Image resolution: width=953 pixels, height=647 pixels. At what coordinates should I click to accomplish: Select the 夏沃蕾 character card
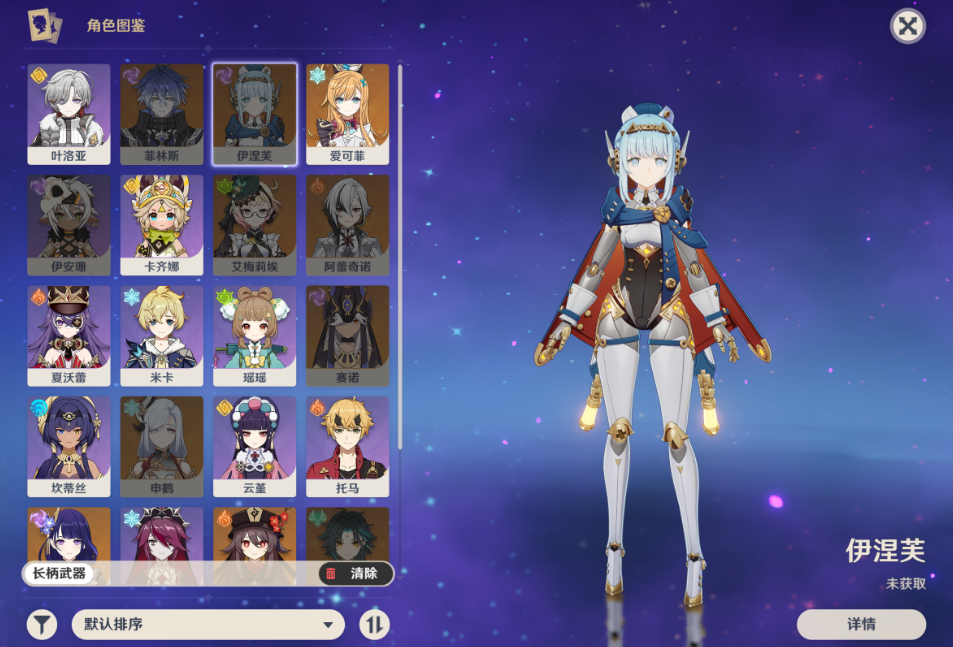(x=69, y=335)
